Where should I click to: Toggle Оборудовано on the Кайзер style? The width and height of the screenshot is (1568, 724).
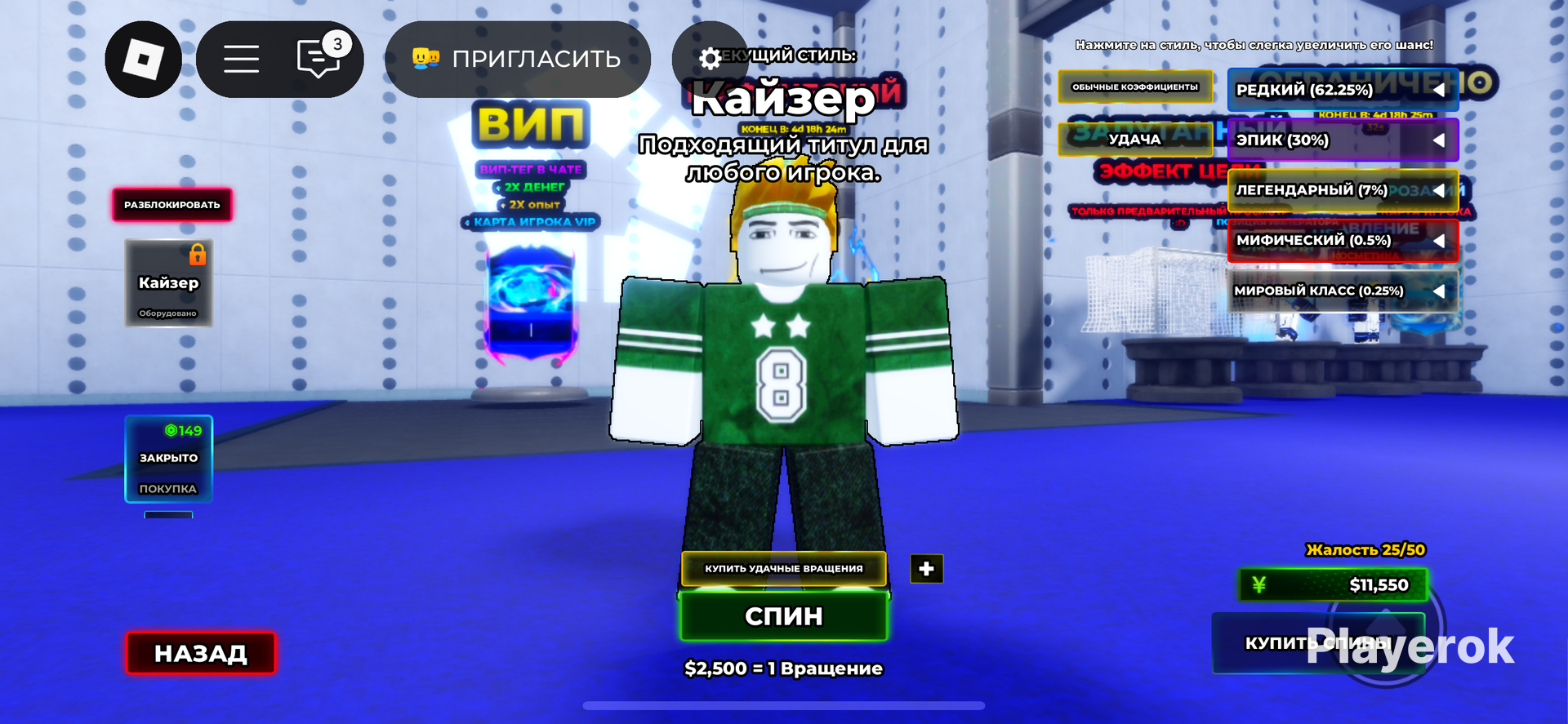[168, 313]
